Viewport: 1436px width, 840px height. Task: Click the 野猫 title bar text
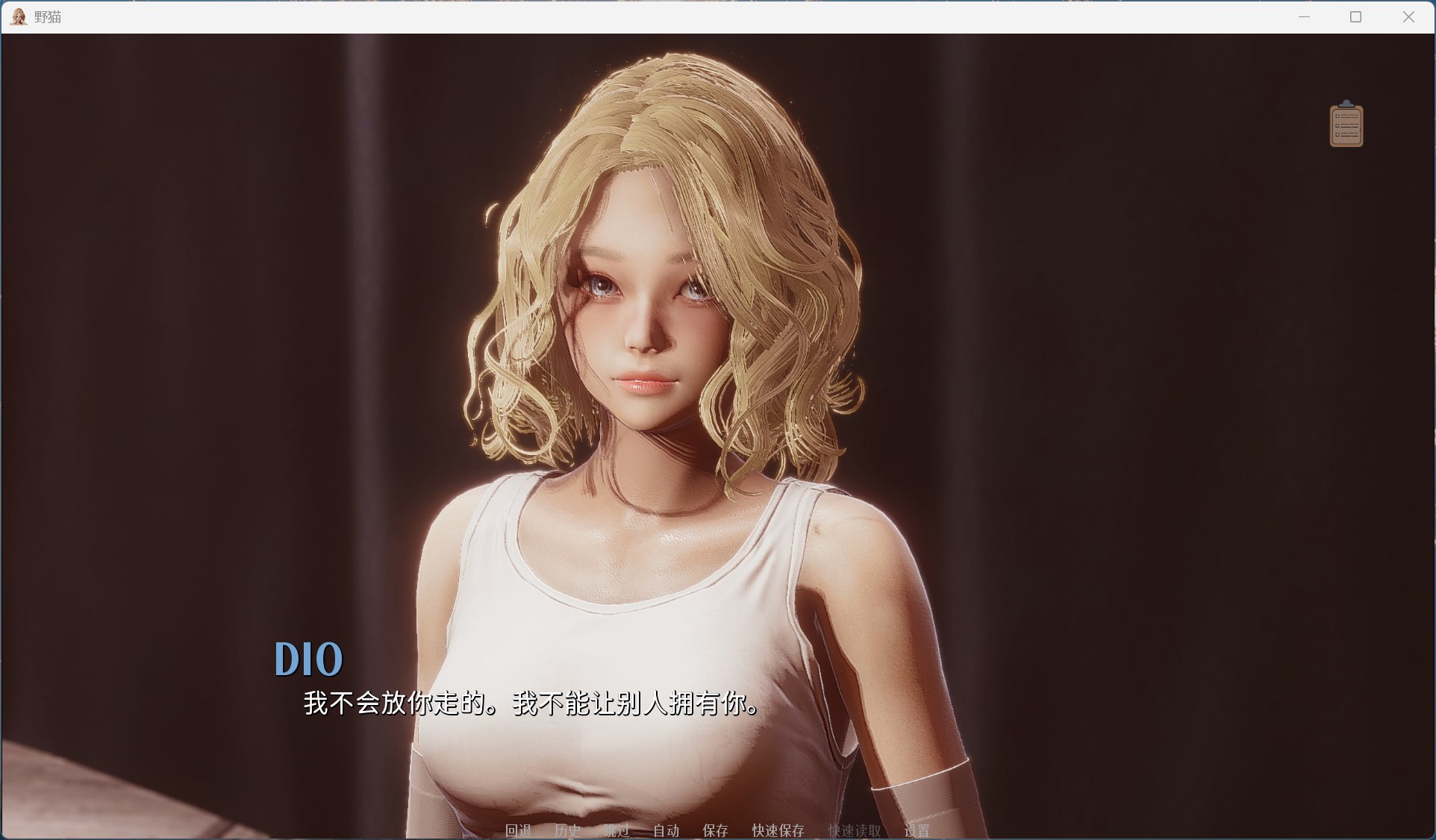point(45,16)
